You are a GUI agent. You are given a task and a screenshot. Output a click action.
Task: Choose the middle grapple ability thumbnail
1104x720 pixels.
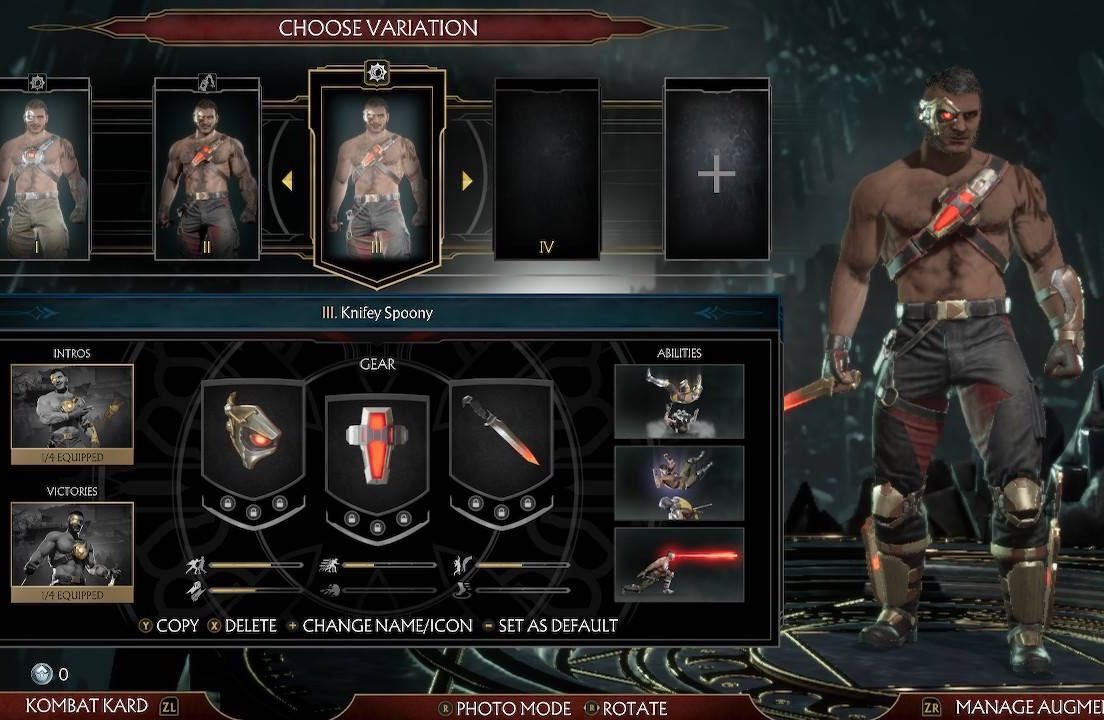(679, 483)
